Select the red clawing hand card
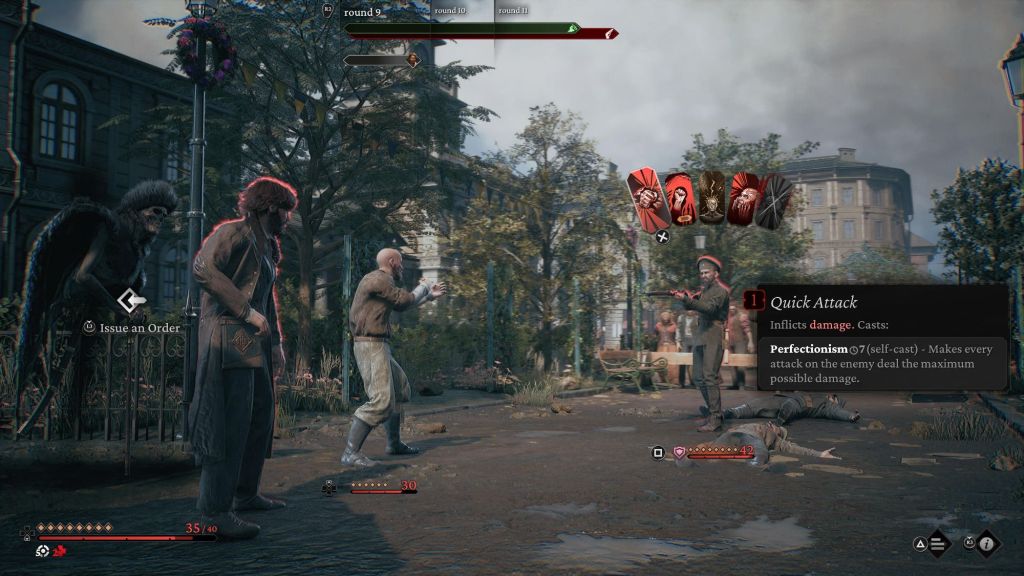This screenshot has height=576, width=1024. (x=744, y=198)
